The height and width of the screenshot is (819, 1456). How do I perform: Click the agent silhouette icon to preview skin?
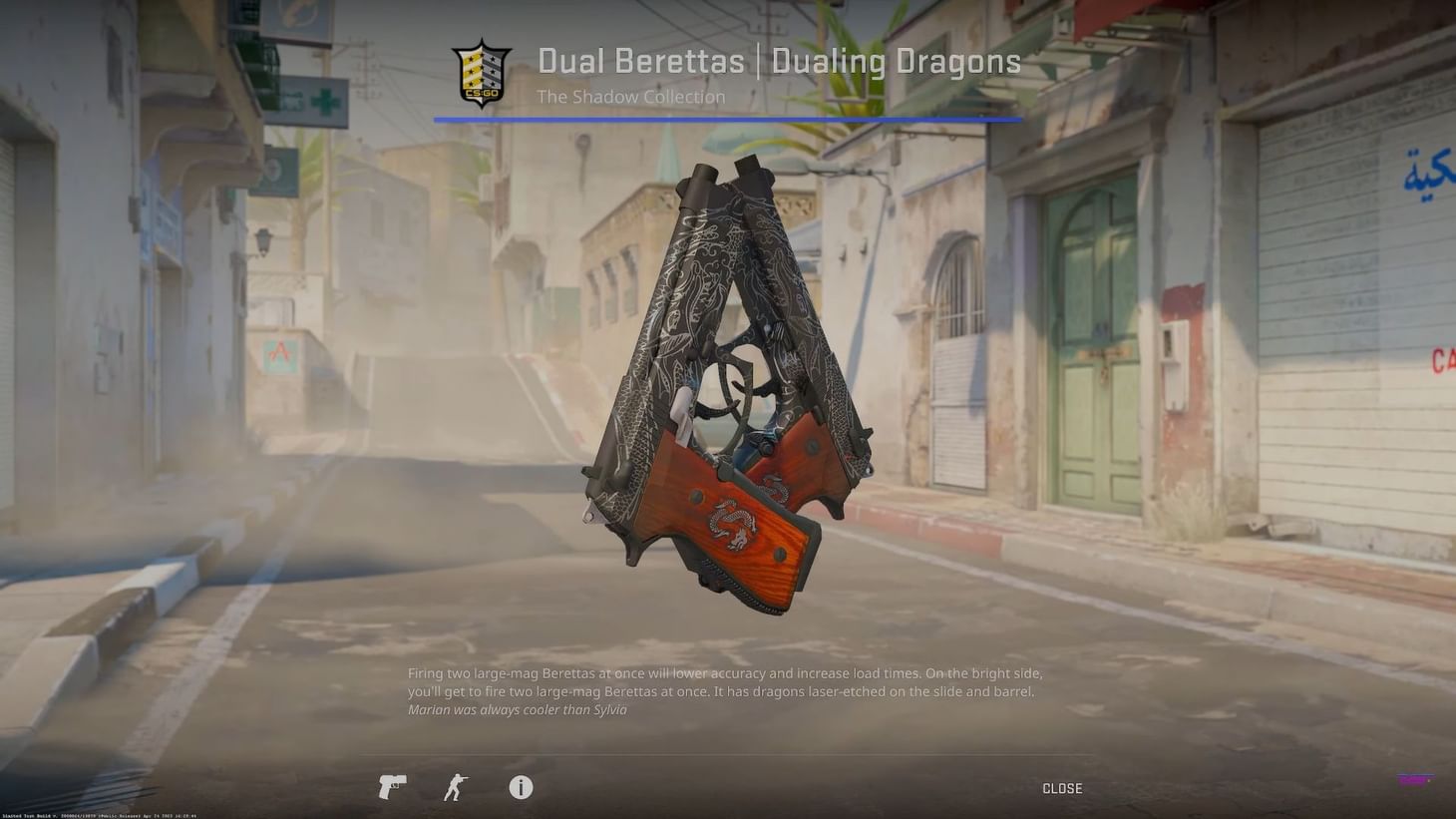pyautogui.click(x=456, y=787)
